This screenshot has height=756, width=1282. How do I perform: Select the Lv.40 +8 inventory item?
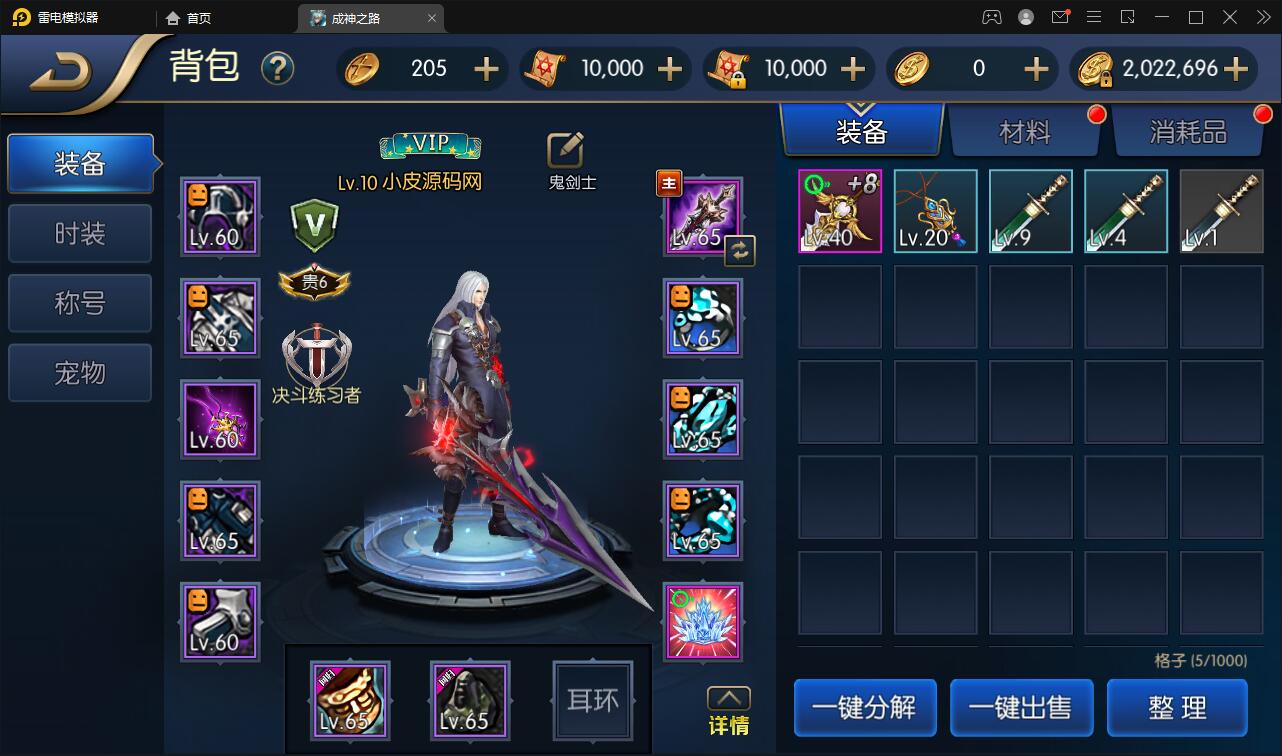tap(840, 211)
